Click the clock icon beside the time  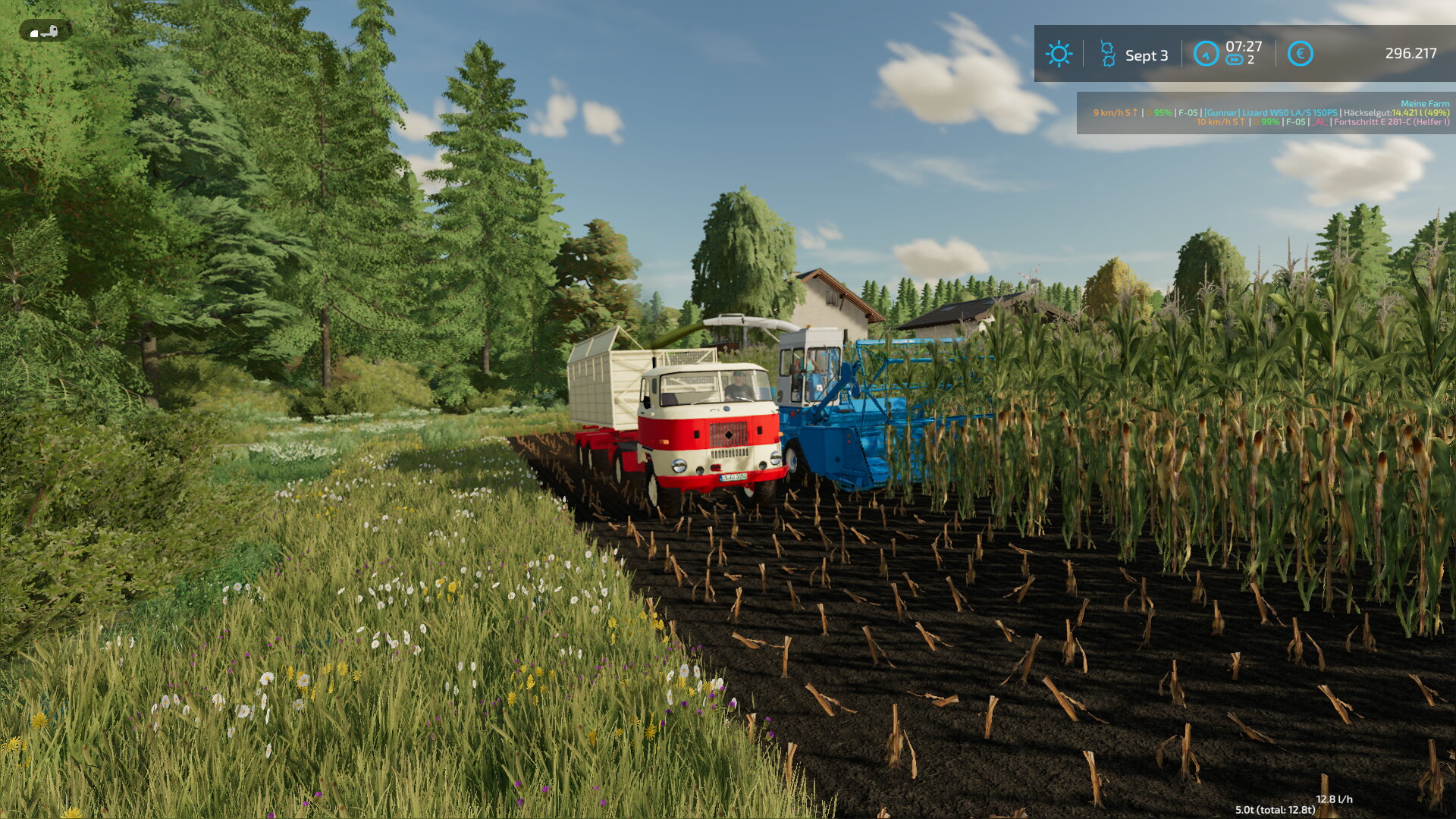(1205, 54)
